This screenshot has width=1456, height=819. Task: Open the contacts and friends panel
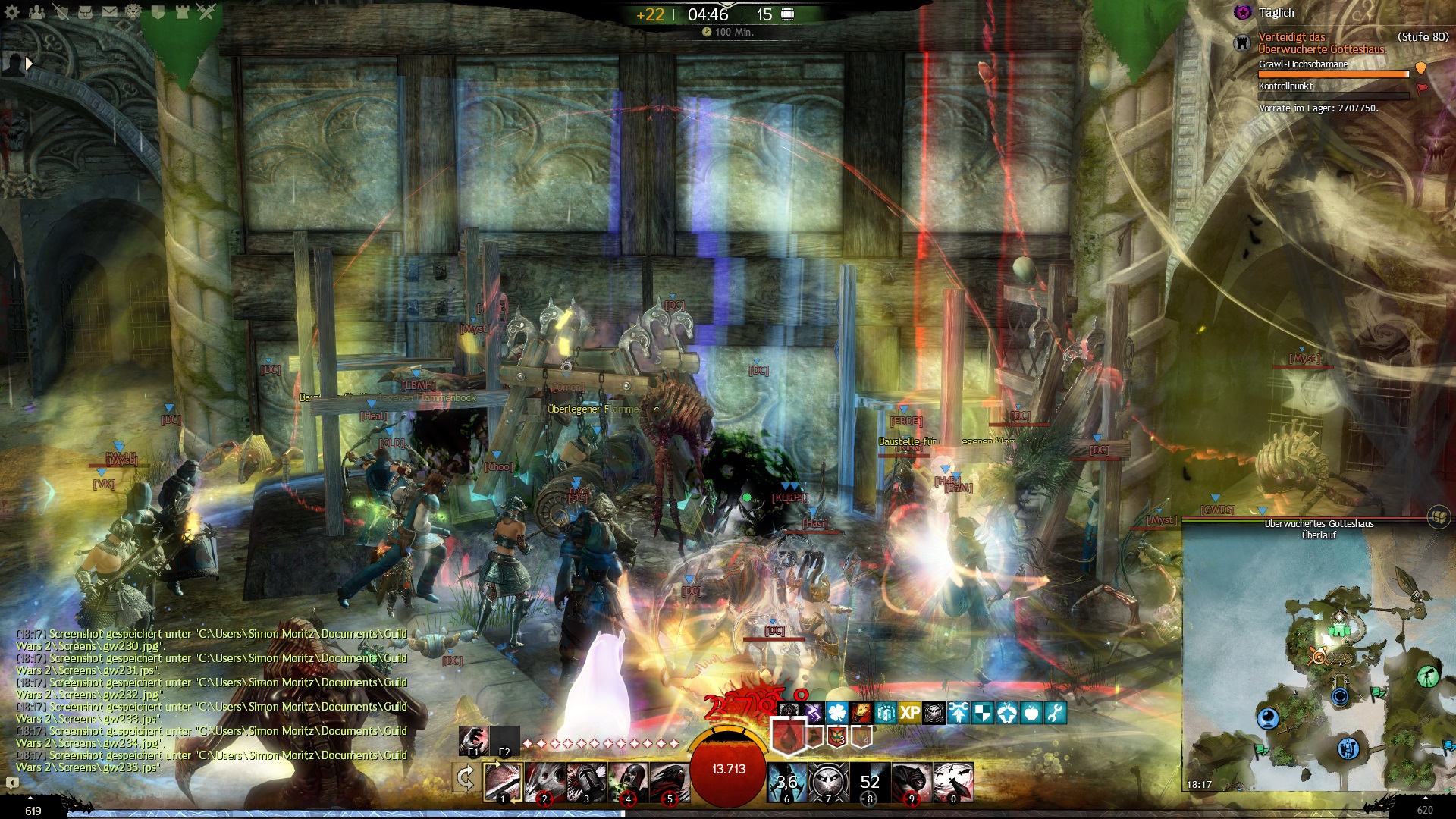(36, 12)
